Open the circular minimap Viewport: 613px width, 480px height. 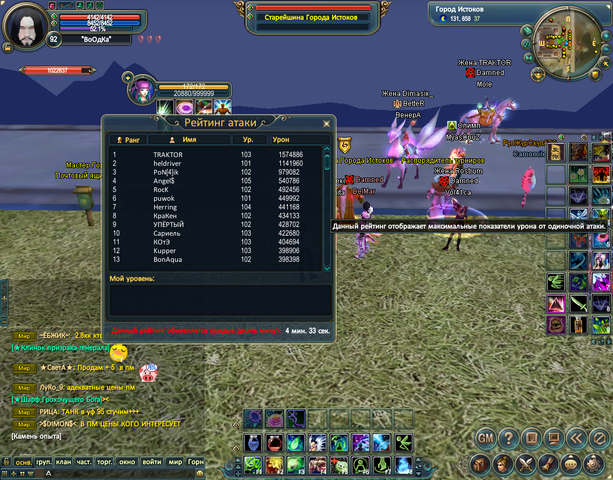tap(565, 47)
